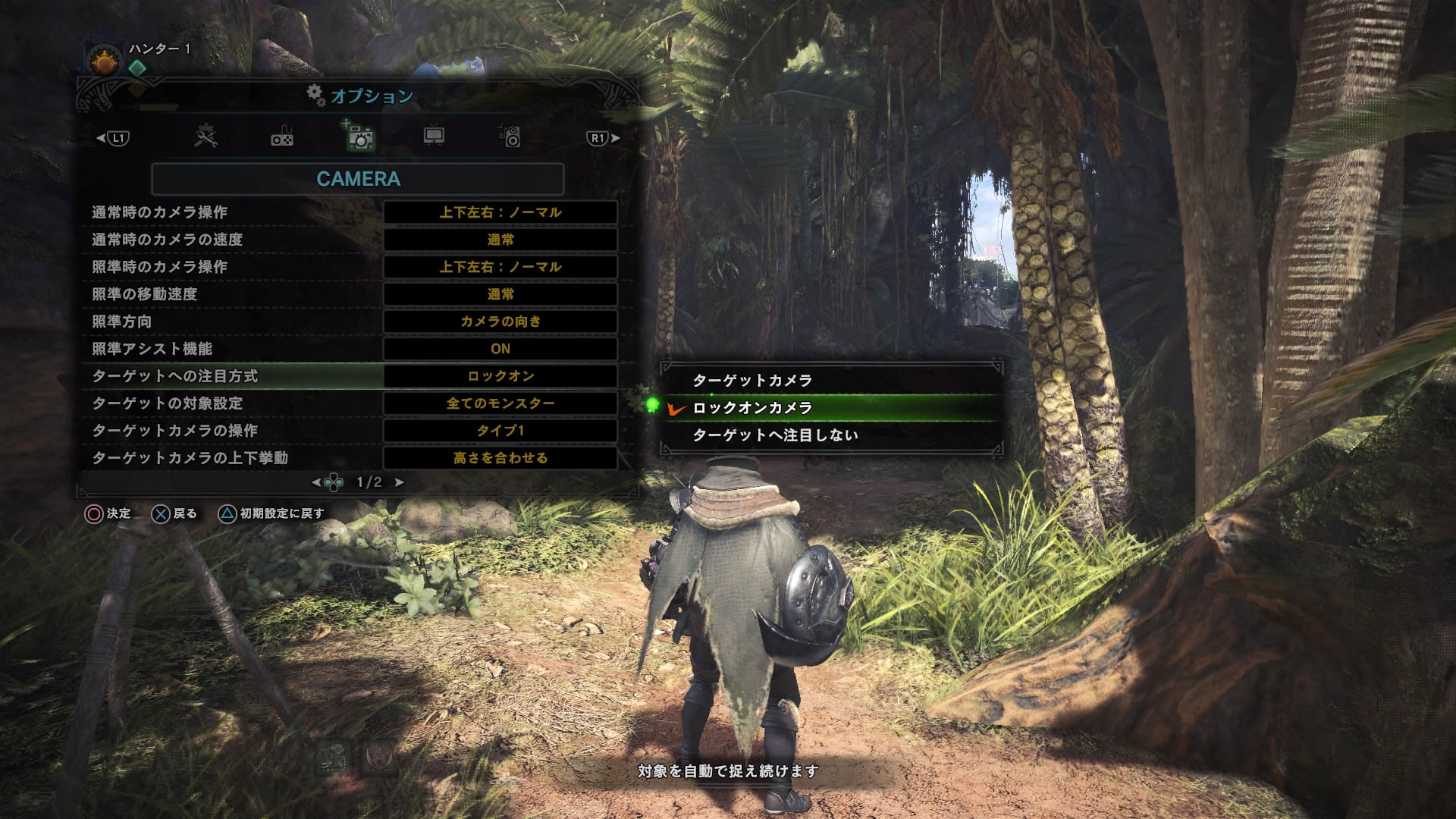Go to the previous options page arrow
Viewport: 1456px width, 819px height.
[316, 482]
